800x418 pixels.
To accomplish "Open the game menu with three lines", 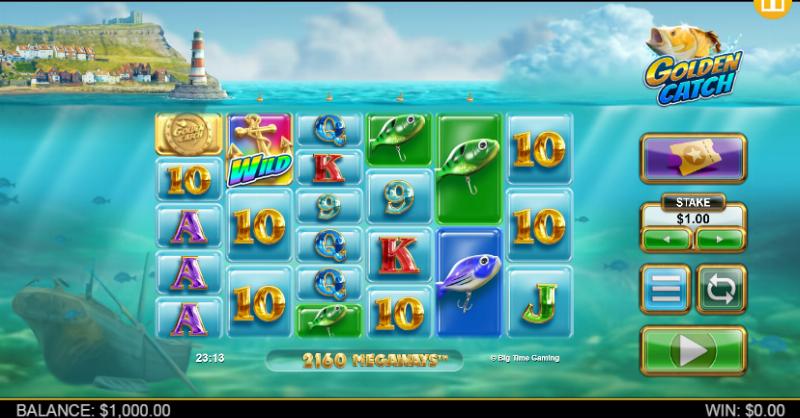I will point(666,288).
